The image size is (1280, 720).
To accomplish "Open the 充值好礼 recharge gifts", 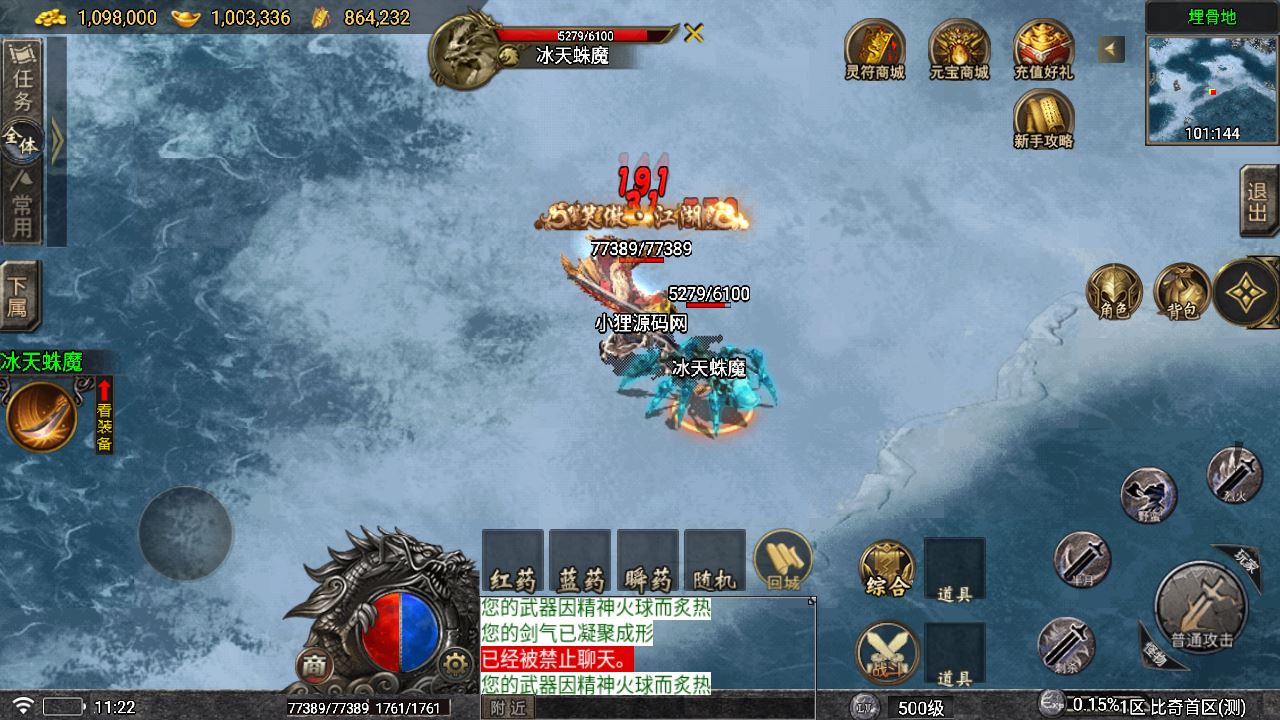I will 1043,50.
